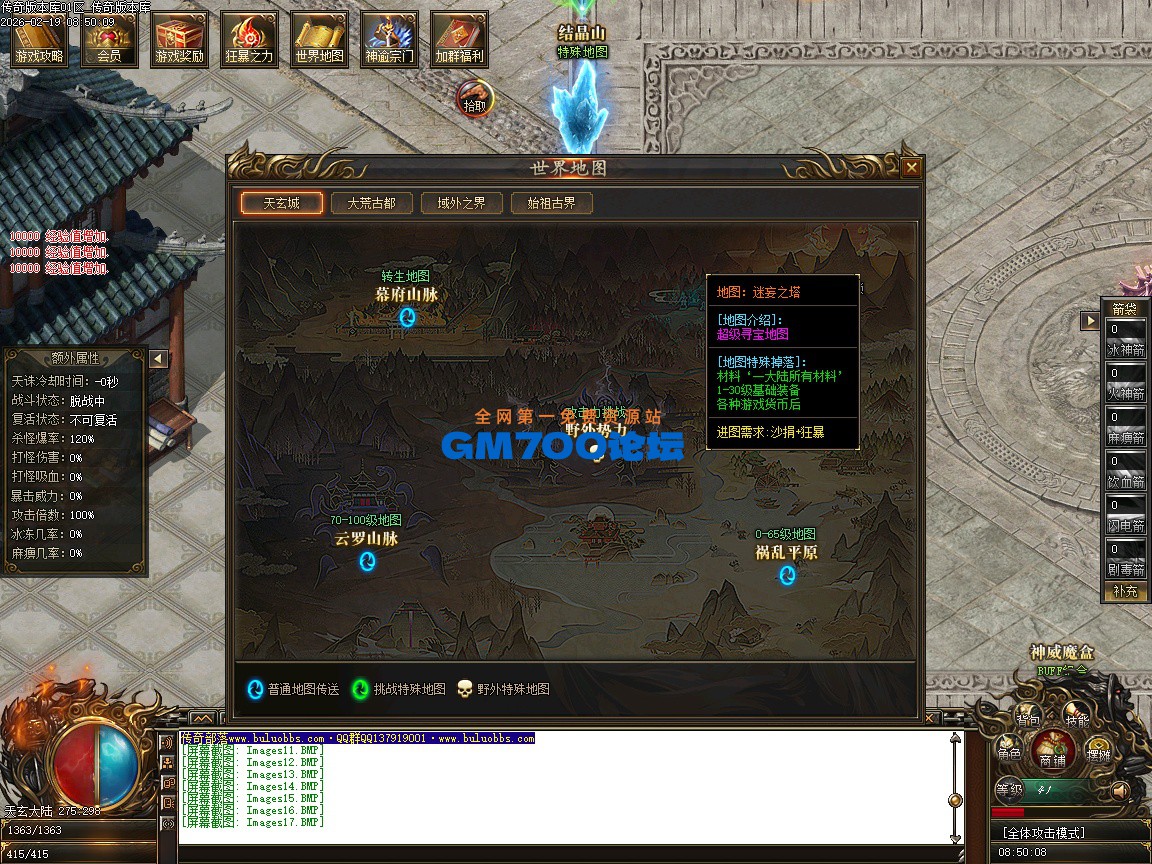Choose the 天玄城 map tab

(x=281, y=203)
